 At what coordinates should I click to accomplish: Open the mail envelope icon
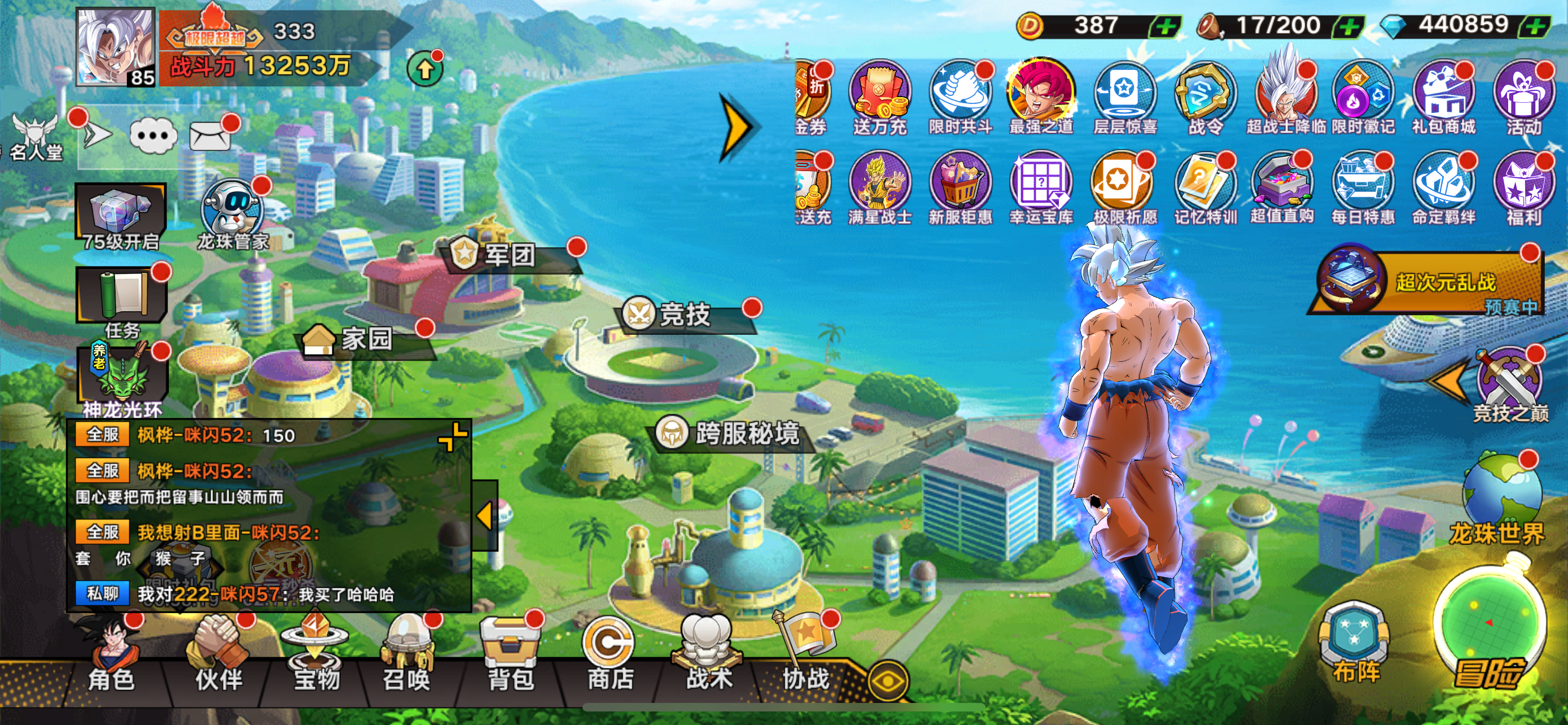pyautogui.click(x=210, y=136)
